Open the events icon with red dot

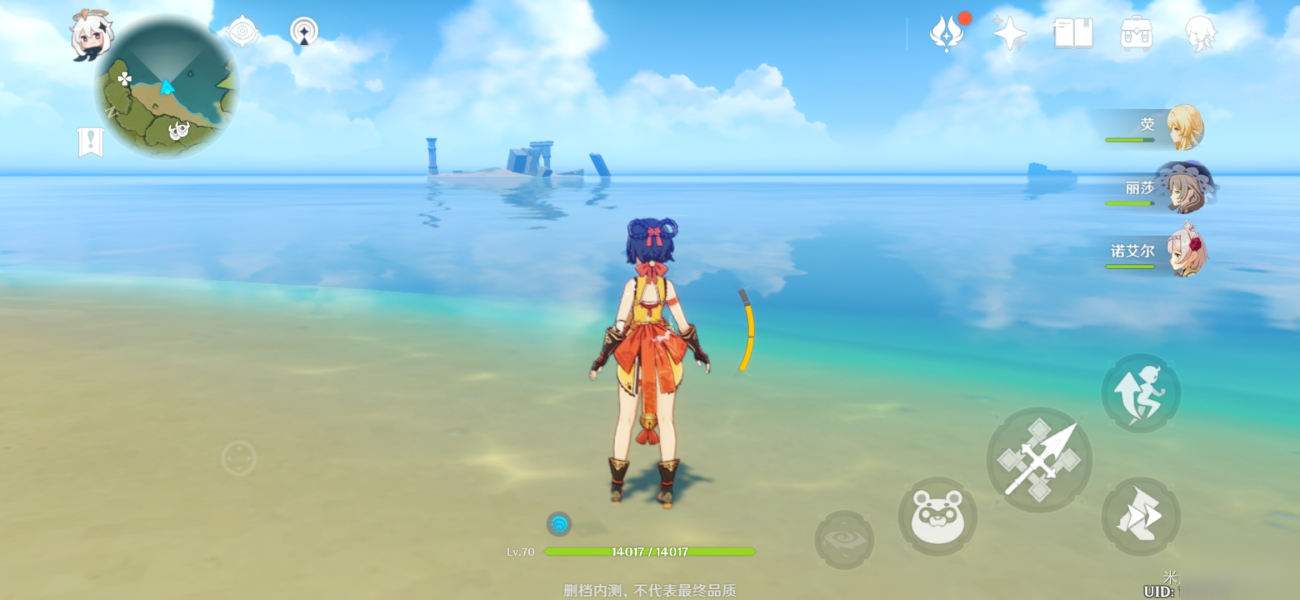pyautogui.click(x=945, y=33)
